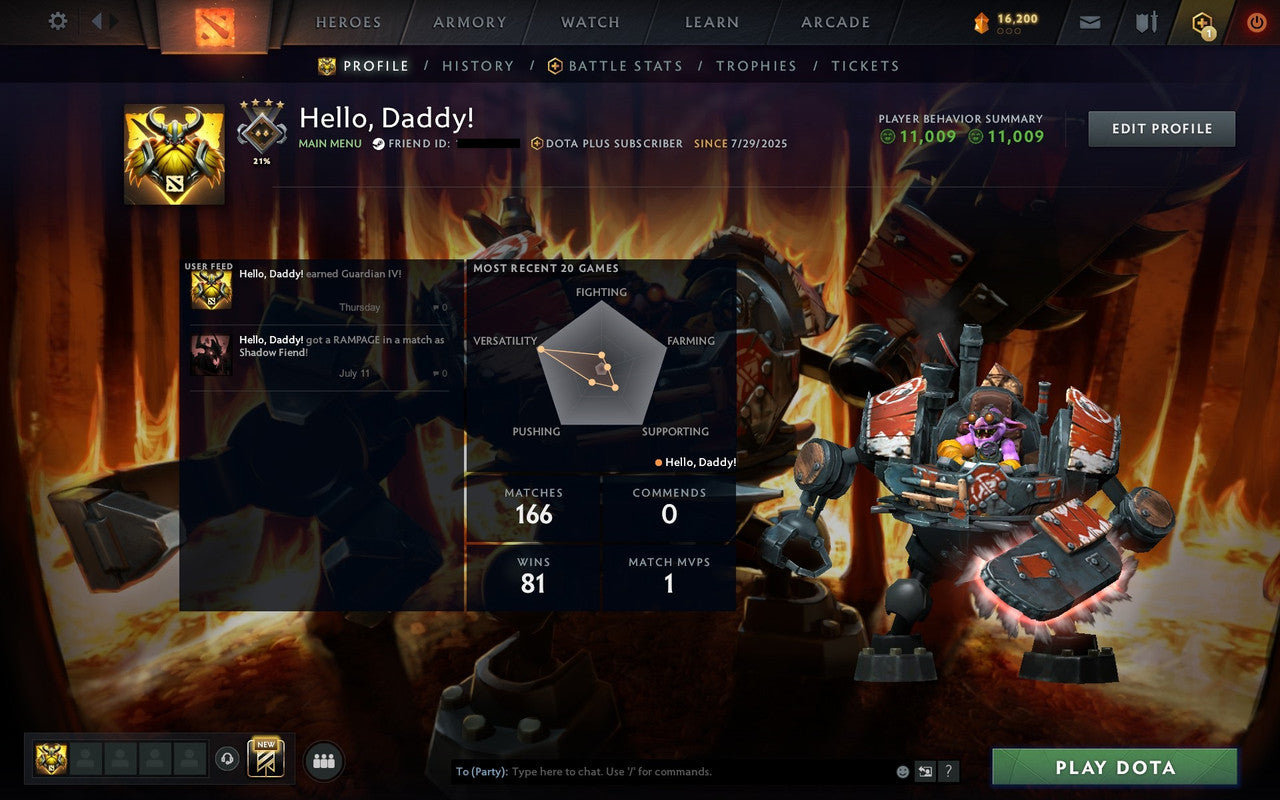The image size is (1280, 800).
Task: Click the EDIT PROFILE button
Action: (x=1161, y=128)
